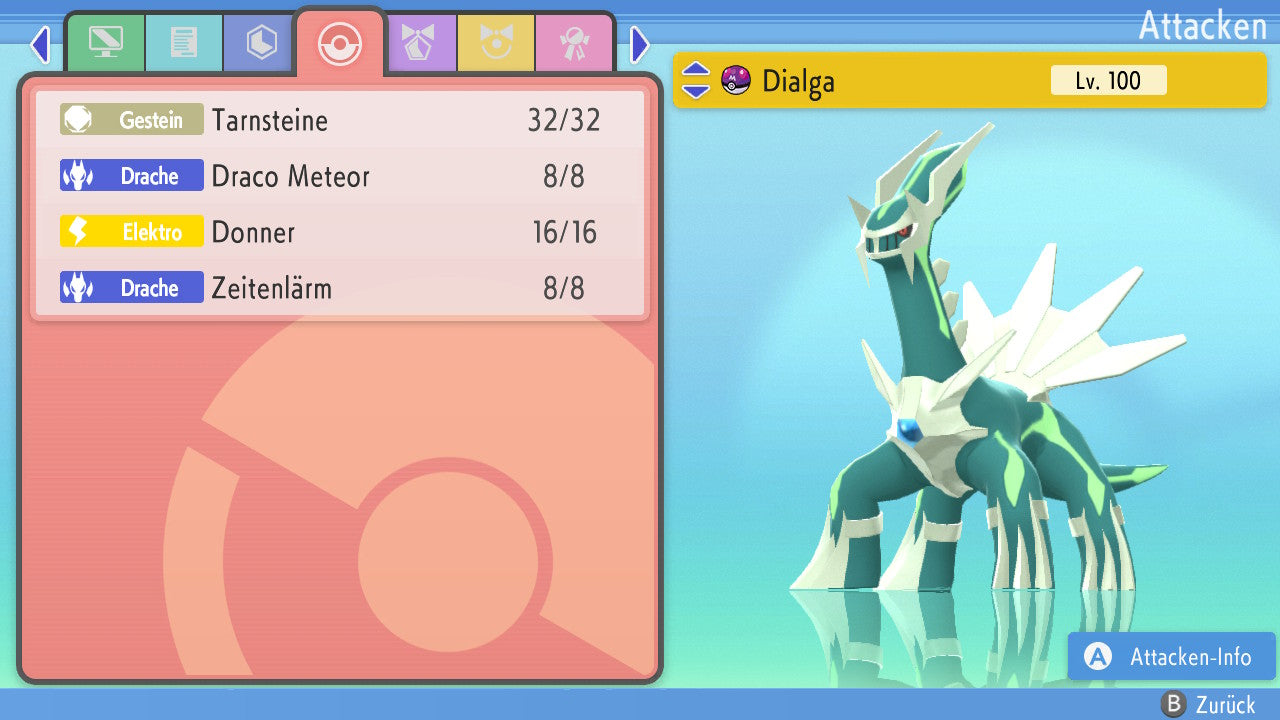Choose the Draco Meteor move
This screenshot has height=720, width=1280.
click(340, 177)
